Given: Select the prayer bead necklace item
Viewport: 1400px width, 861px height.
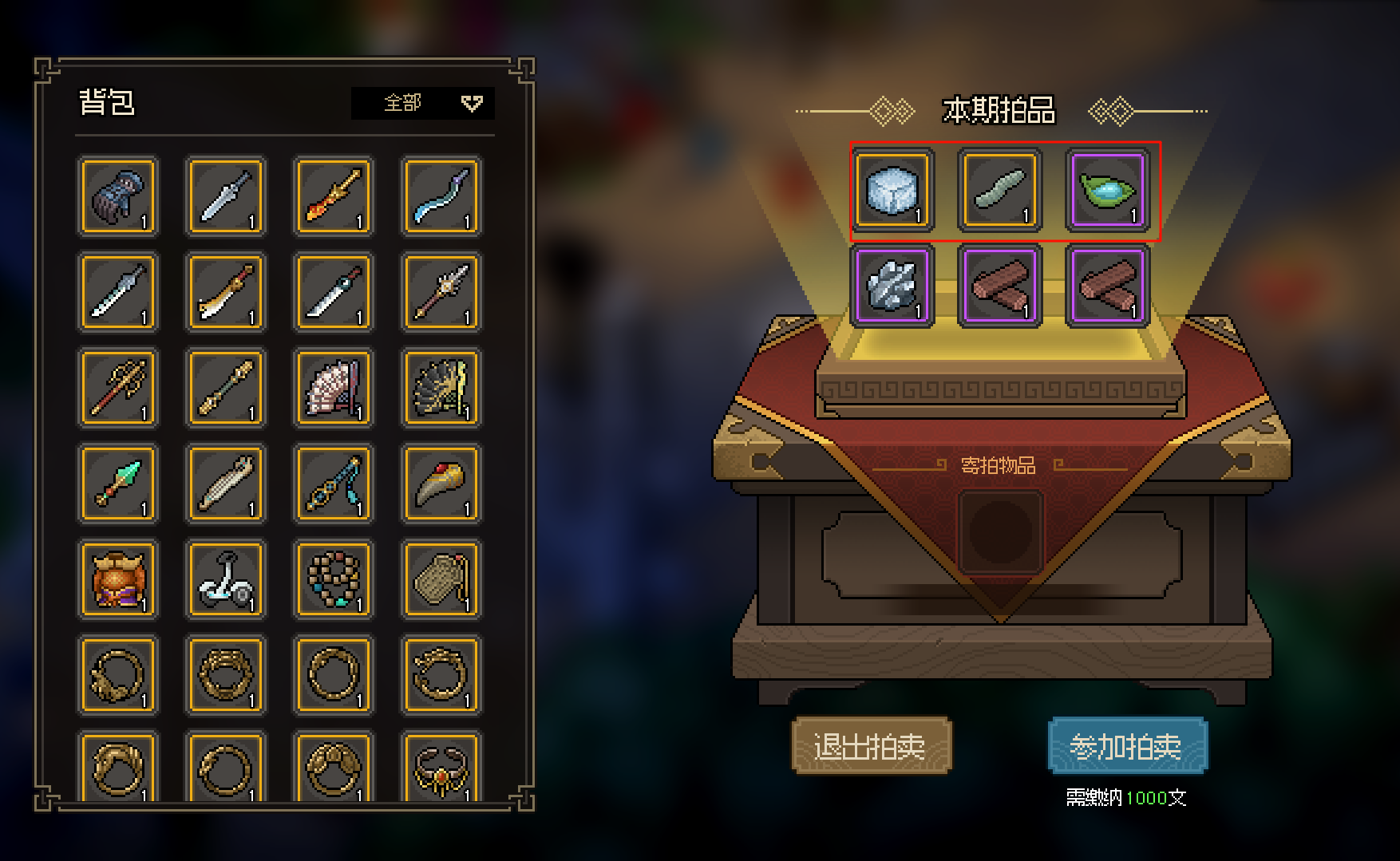Looking at the screenshot, I should tap(334, 580).
